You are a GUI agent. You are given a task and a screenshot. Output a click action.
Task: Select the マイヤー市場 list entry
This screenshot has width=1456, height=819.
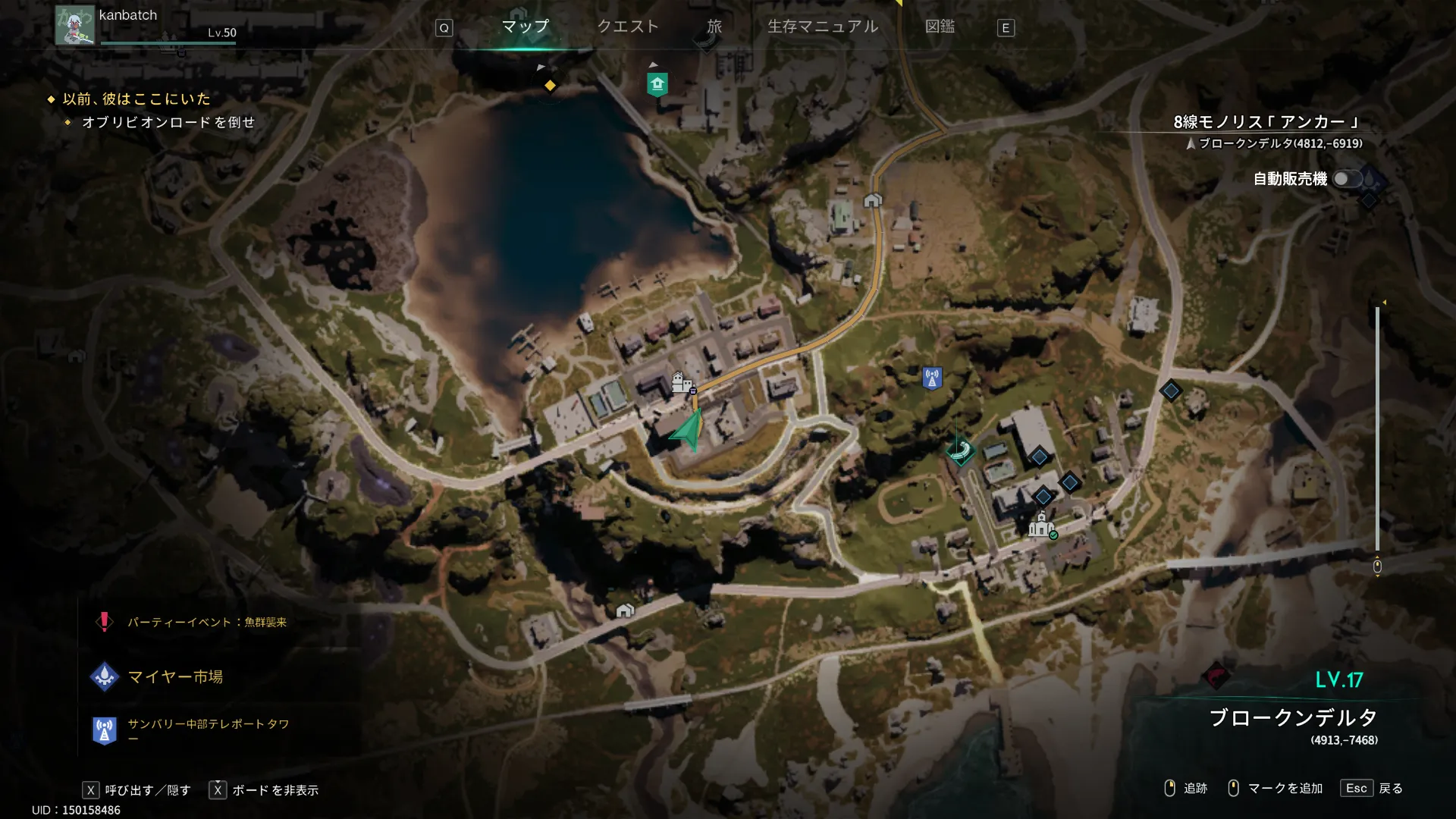(x=174, y=676)
